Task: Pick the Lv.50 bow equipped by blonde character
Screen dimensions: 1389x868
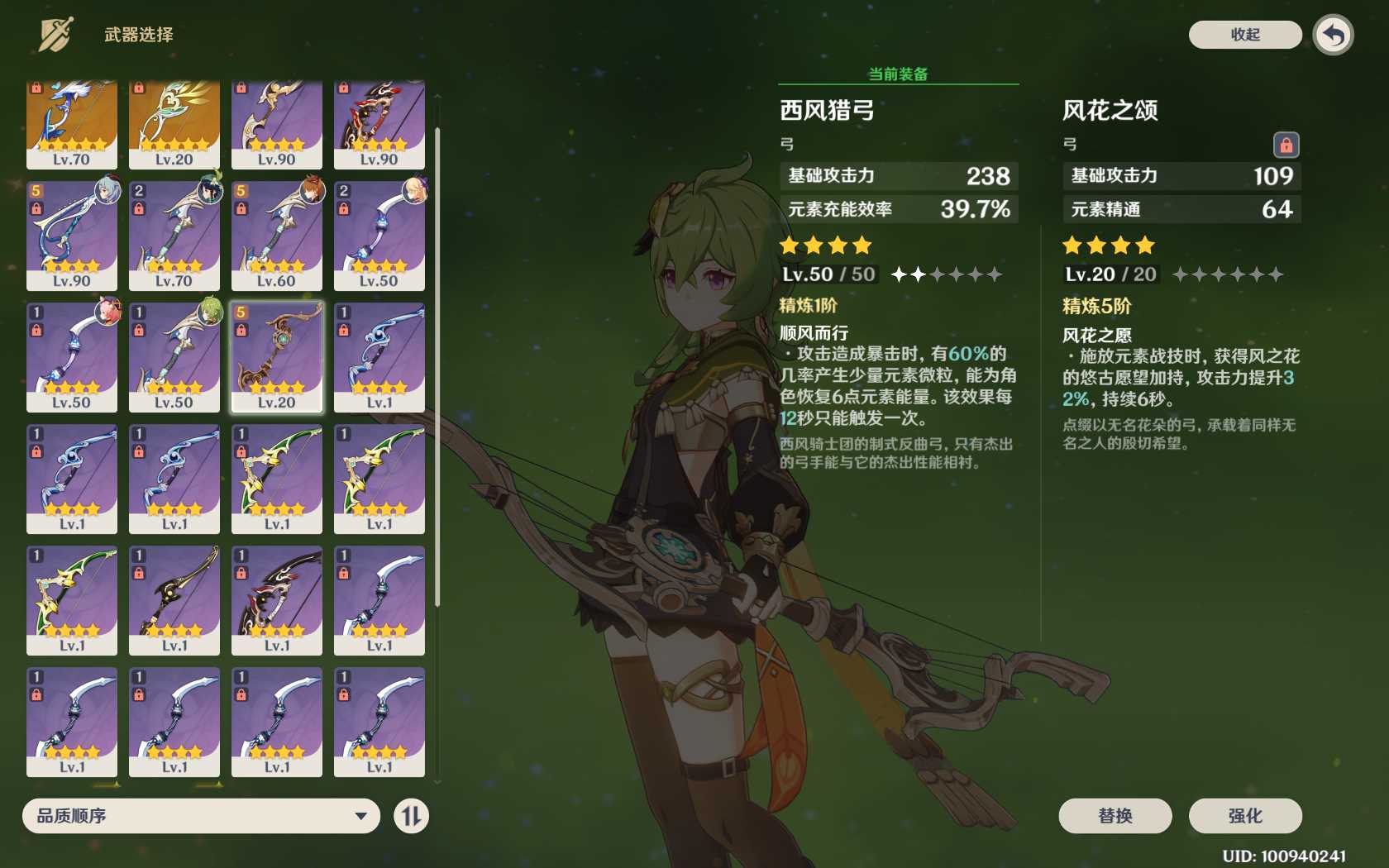Action: point(379,236)
